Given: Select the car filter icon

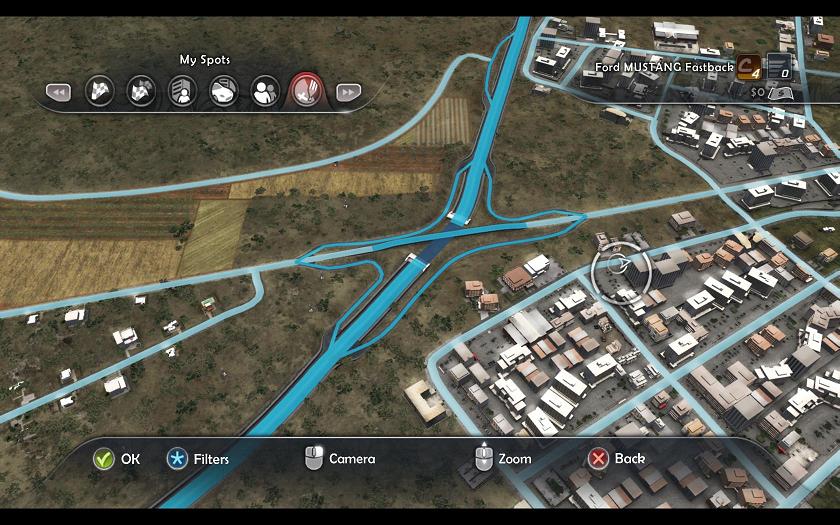Looking at the screenshot, I should 223,92.
